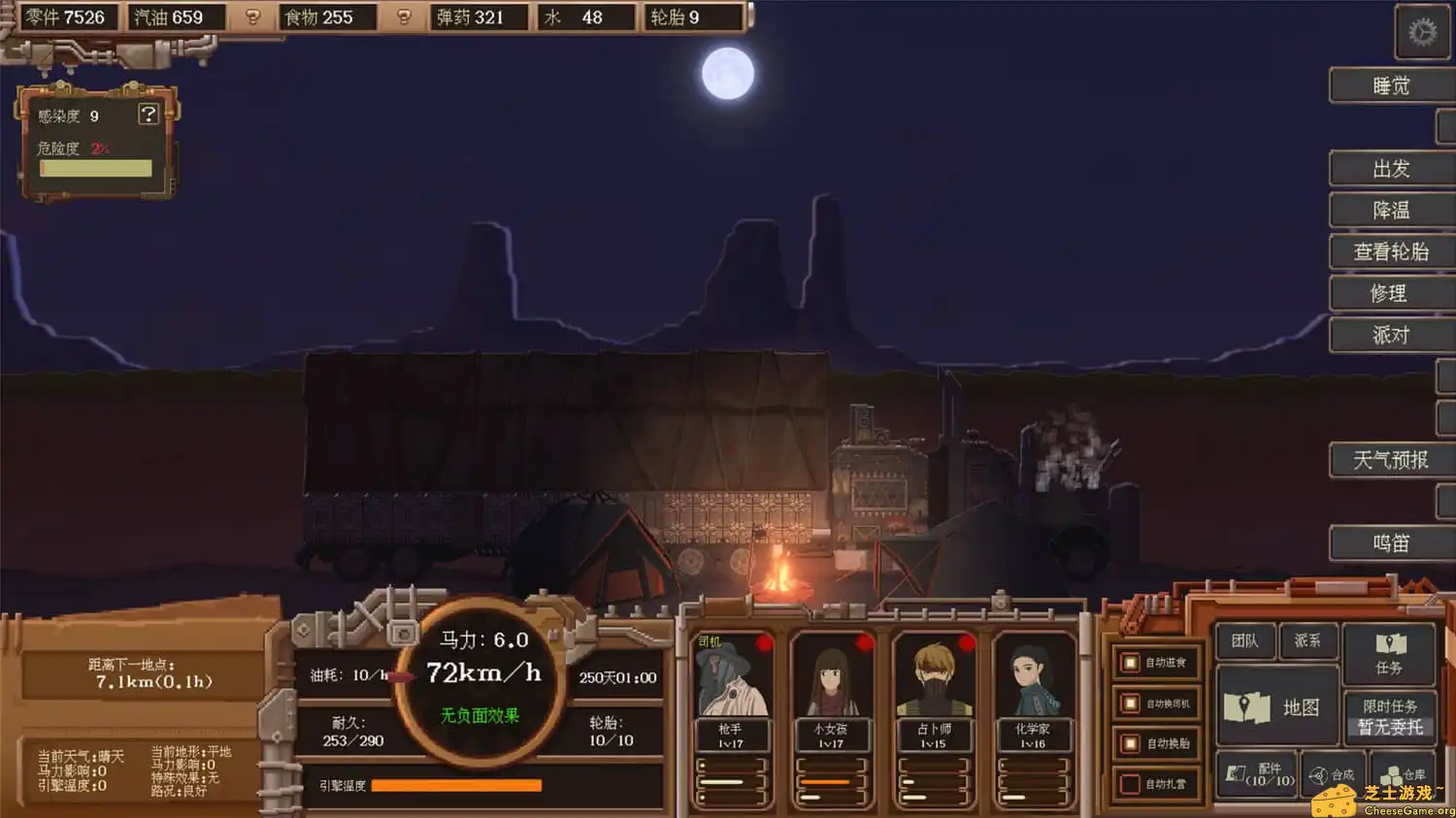Open the 合成 crafting panel

[1332, 775]
